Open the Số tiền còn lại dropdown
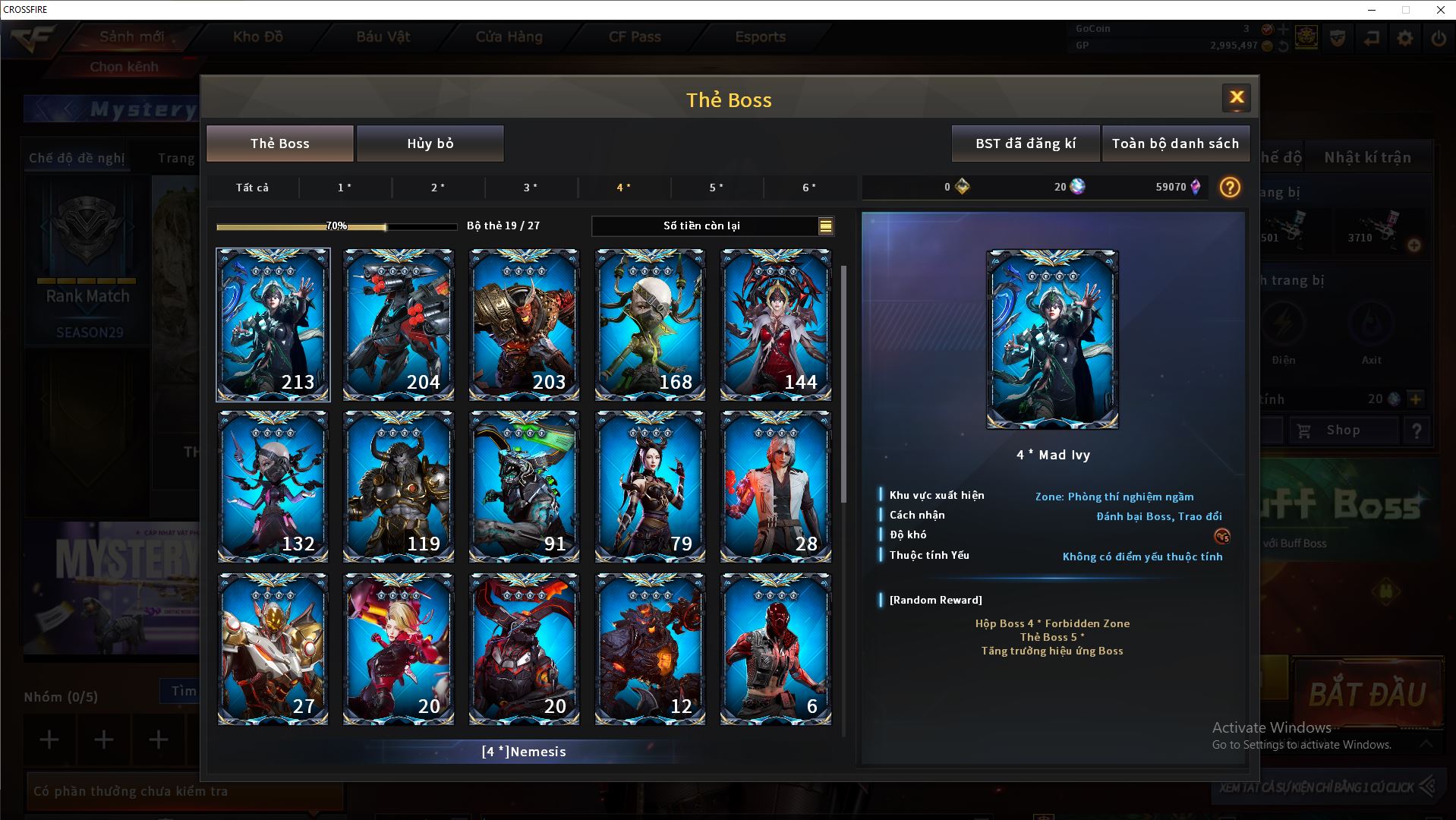Image resolution: width=1456 pixels, height=820 pixels. click(825, 225)
